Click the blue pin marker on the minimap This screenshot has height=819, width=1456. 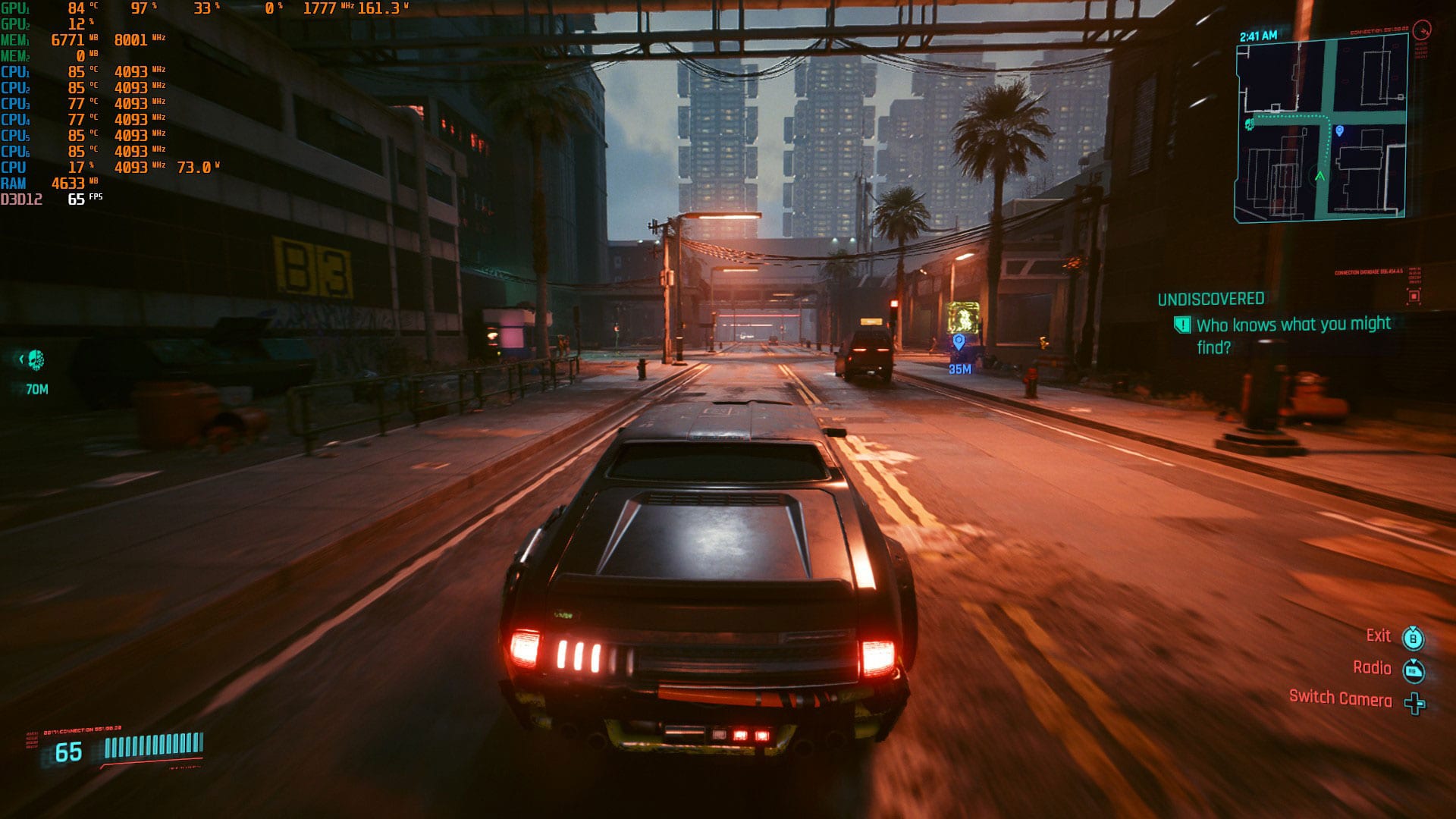tap(1339, 132)
